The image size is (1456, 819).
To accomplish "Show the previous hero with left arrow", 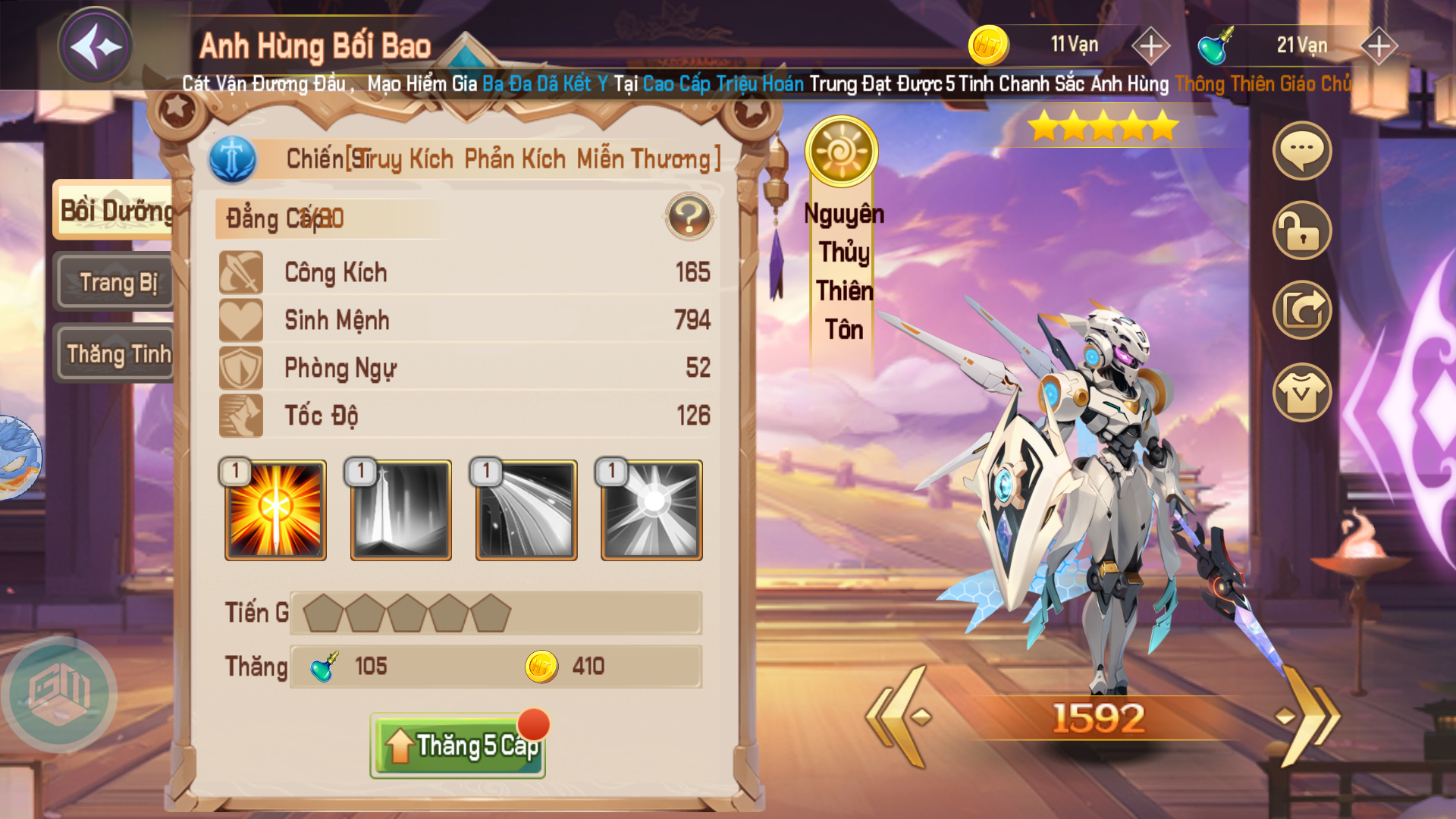I will pos(902,716).
